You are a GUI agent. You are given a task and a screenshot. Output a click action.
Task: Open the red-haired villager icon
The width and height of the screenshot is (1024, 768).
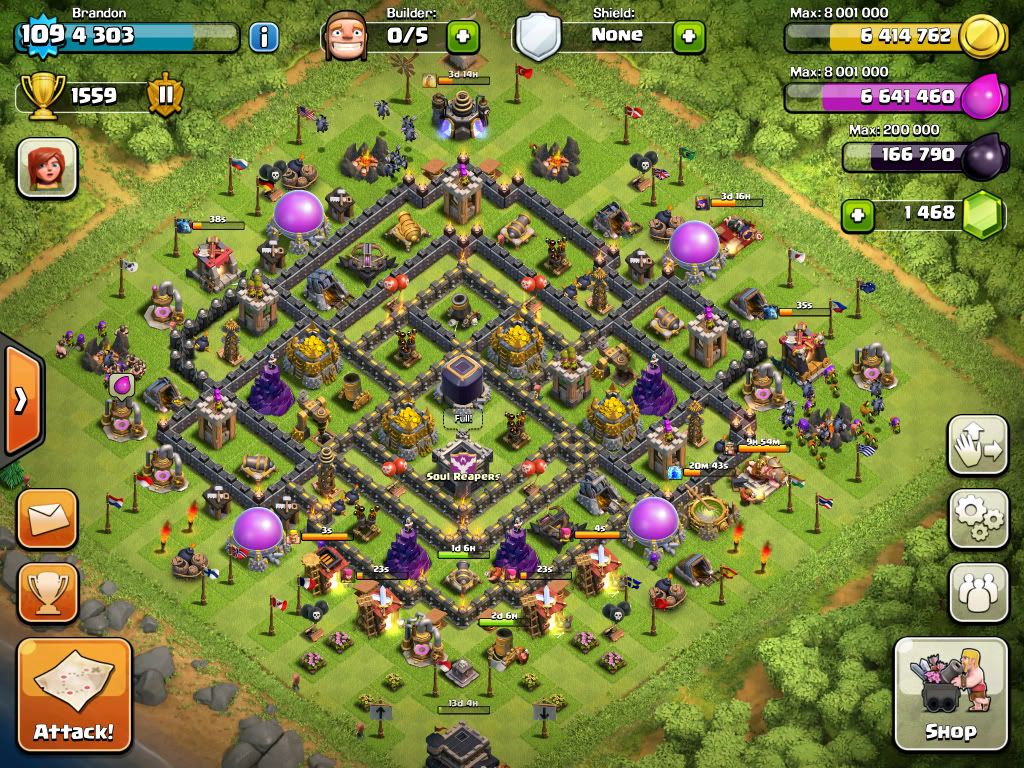(47, 167)
